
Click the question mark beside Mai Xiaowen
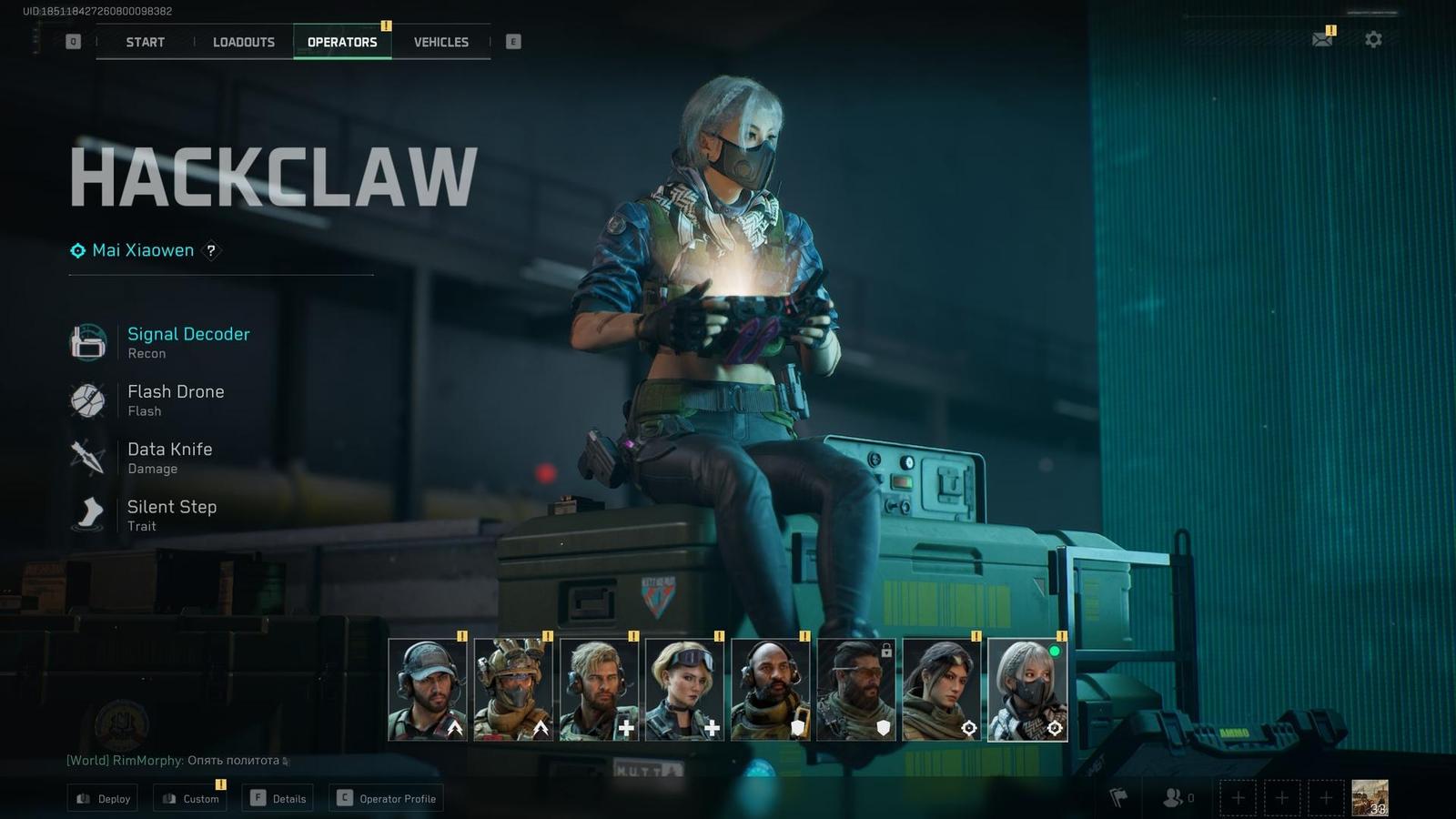[x=211, y=250]
